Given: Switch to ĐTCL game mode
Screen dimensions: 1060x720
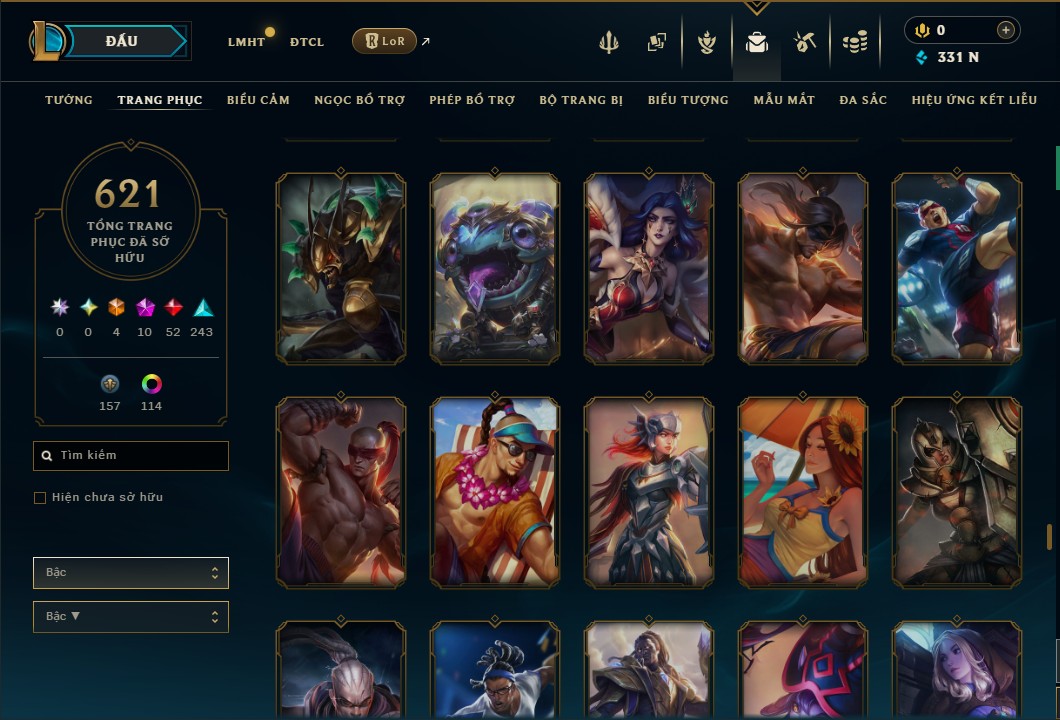Looking at the screenshot, I should (307, 42).
